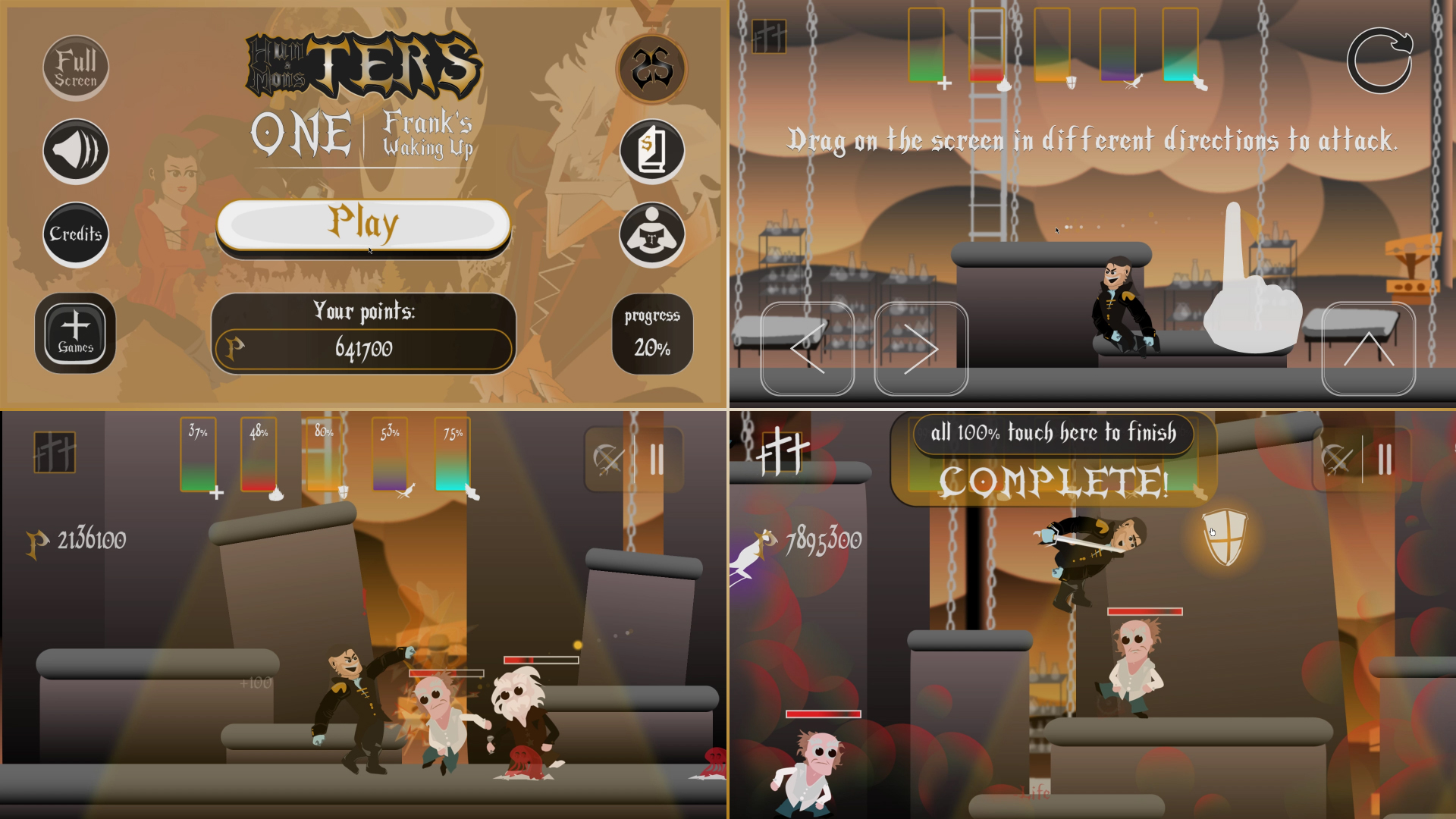The image size is (1456, 819).
Task: Open the story reader character icon
Action: pyautogui.click(x=653, y=234)
